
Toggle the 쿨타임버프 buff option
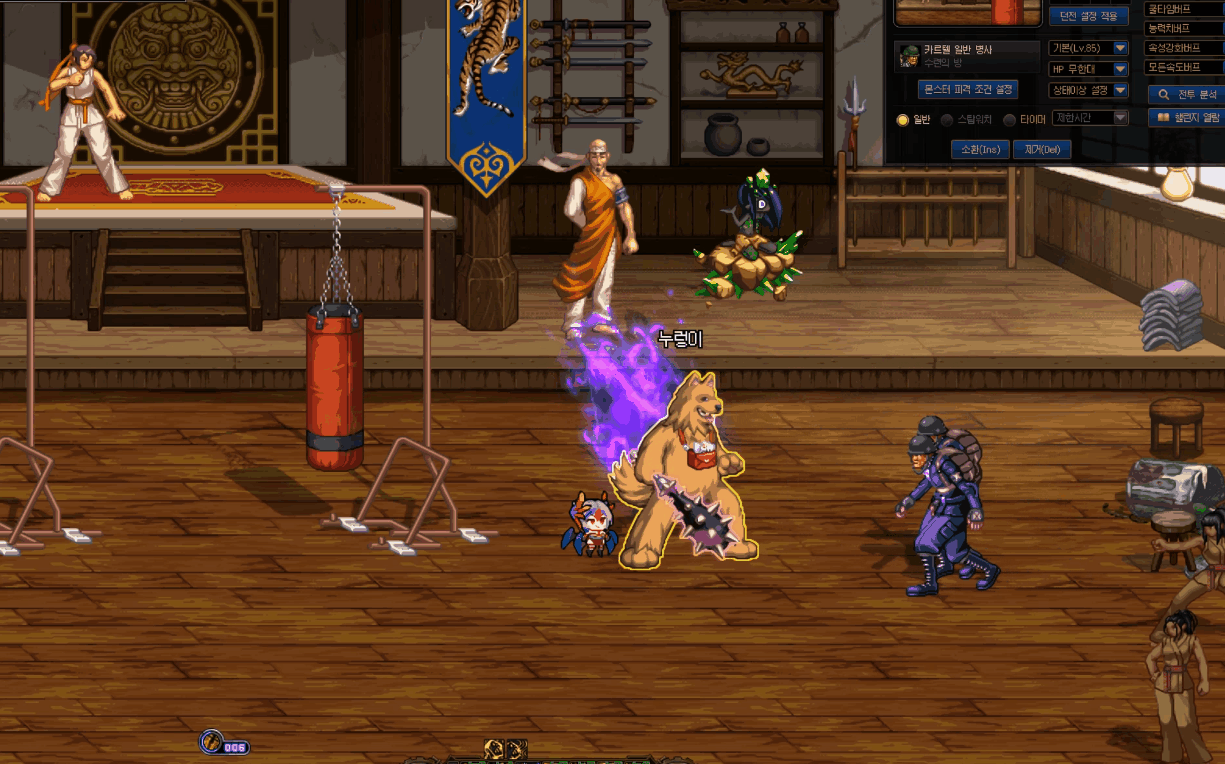click(x=1183, y=9)
